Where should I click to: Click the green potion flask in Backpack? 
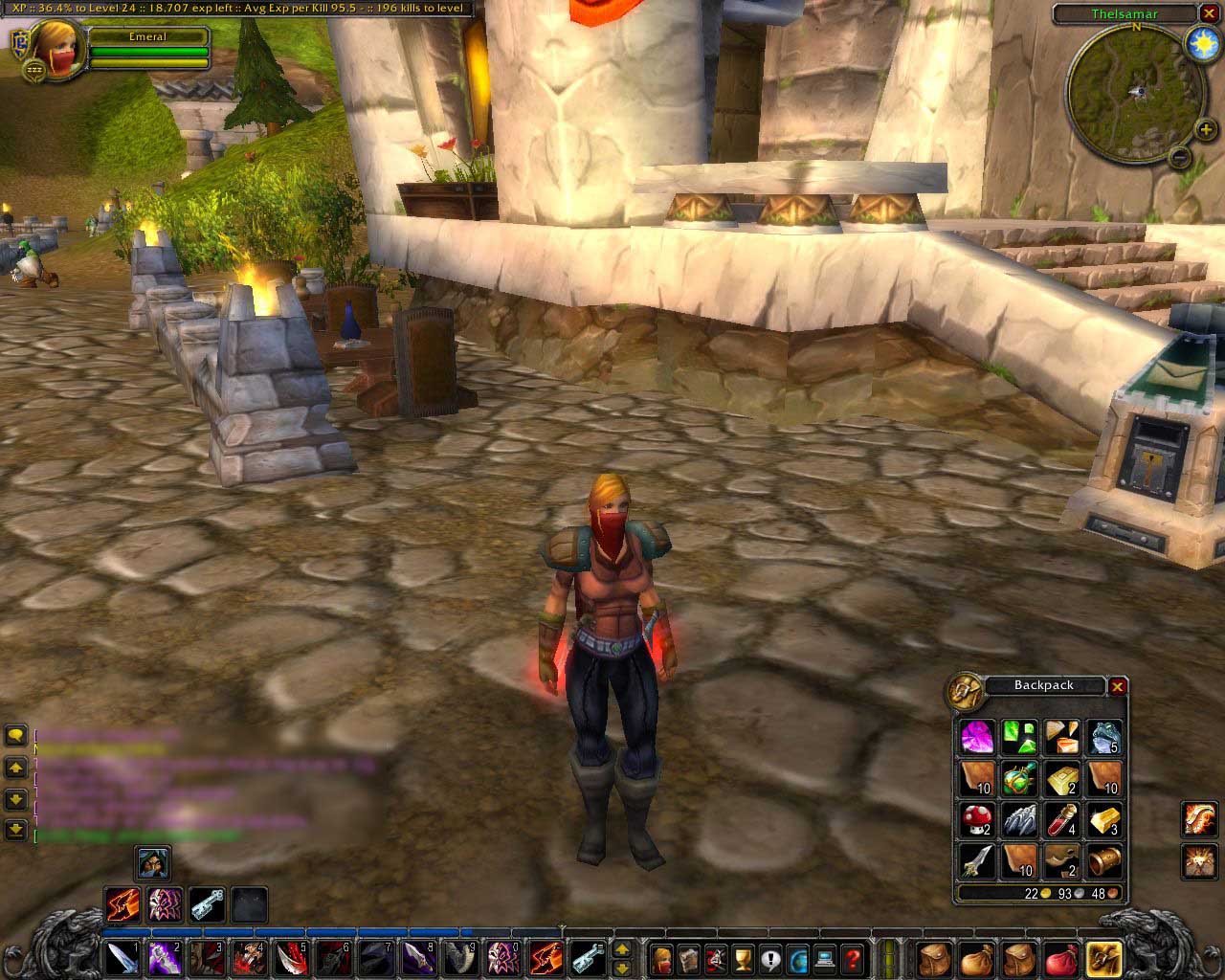tap(1019, 778)
